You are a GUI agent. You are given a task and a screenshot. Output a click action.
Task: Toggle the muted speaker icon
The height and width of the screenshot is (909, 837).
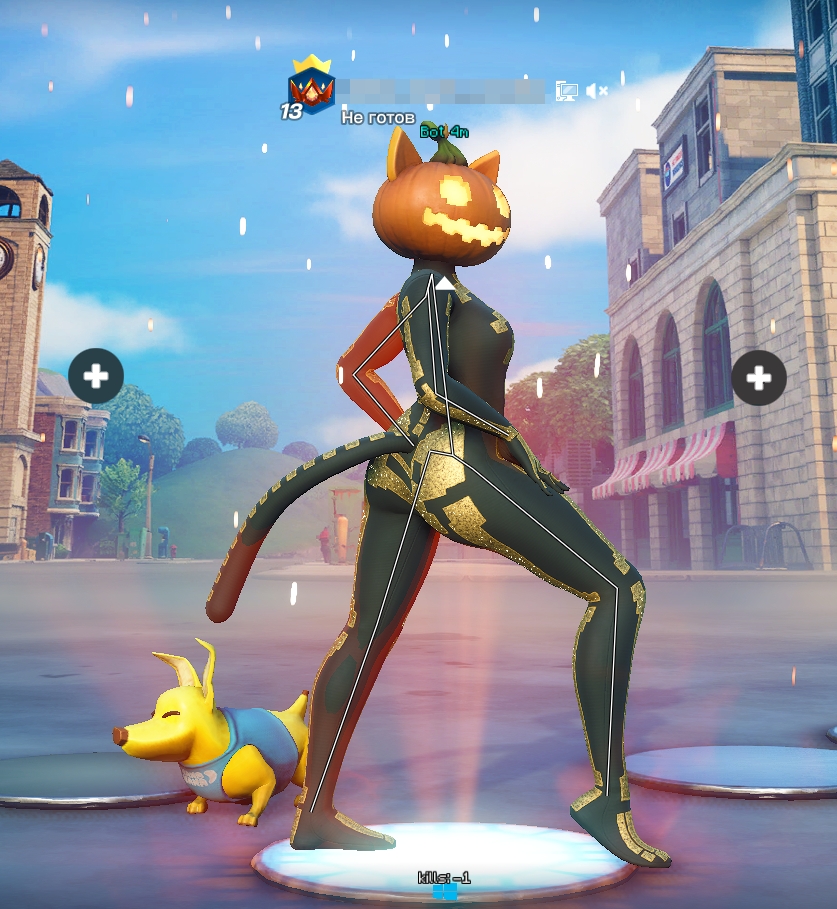click(596, 91)
